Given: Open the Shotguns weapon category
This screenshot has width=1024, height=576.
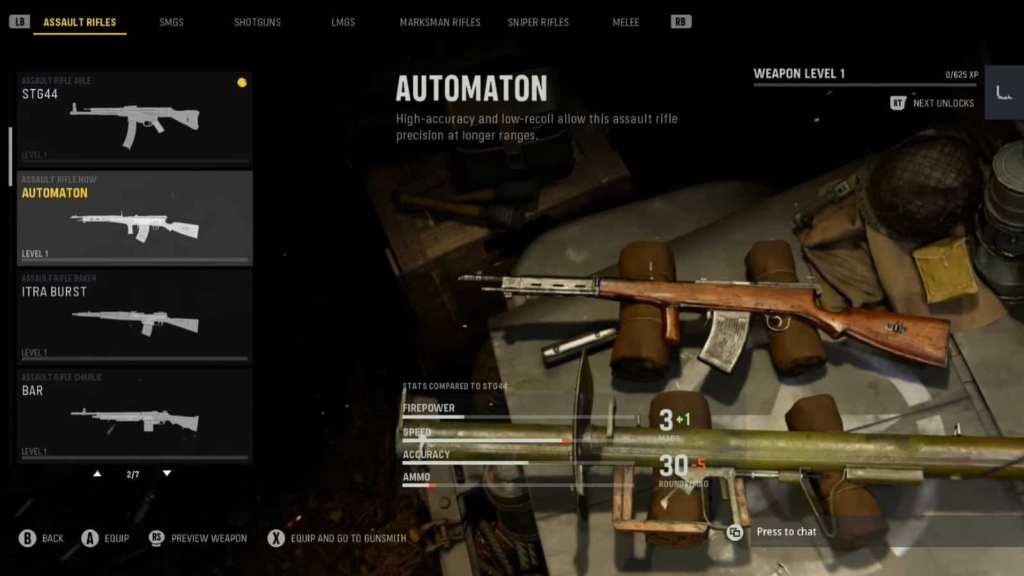Looking at the screenshot, I should tap(257, 22).
